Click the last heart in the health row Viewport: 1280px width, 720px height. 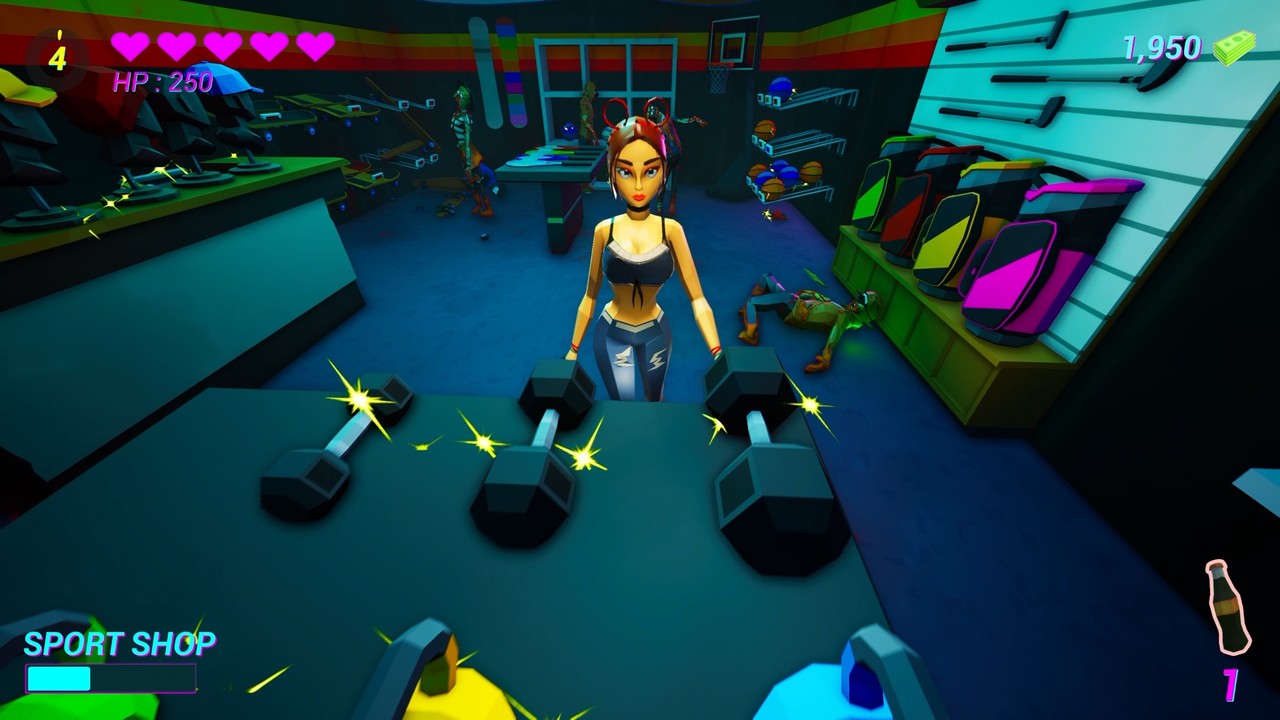(314, 45)
